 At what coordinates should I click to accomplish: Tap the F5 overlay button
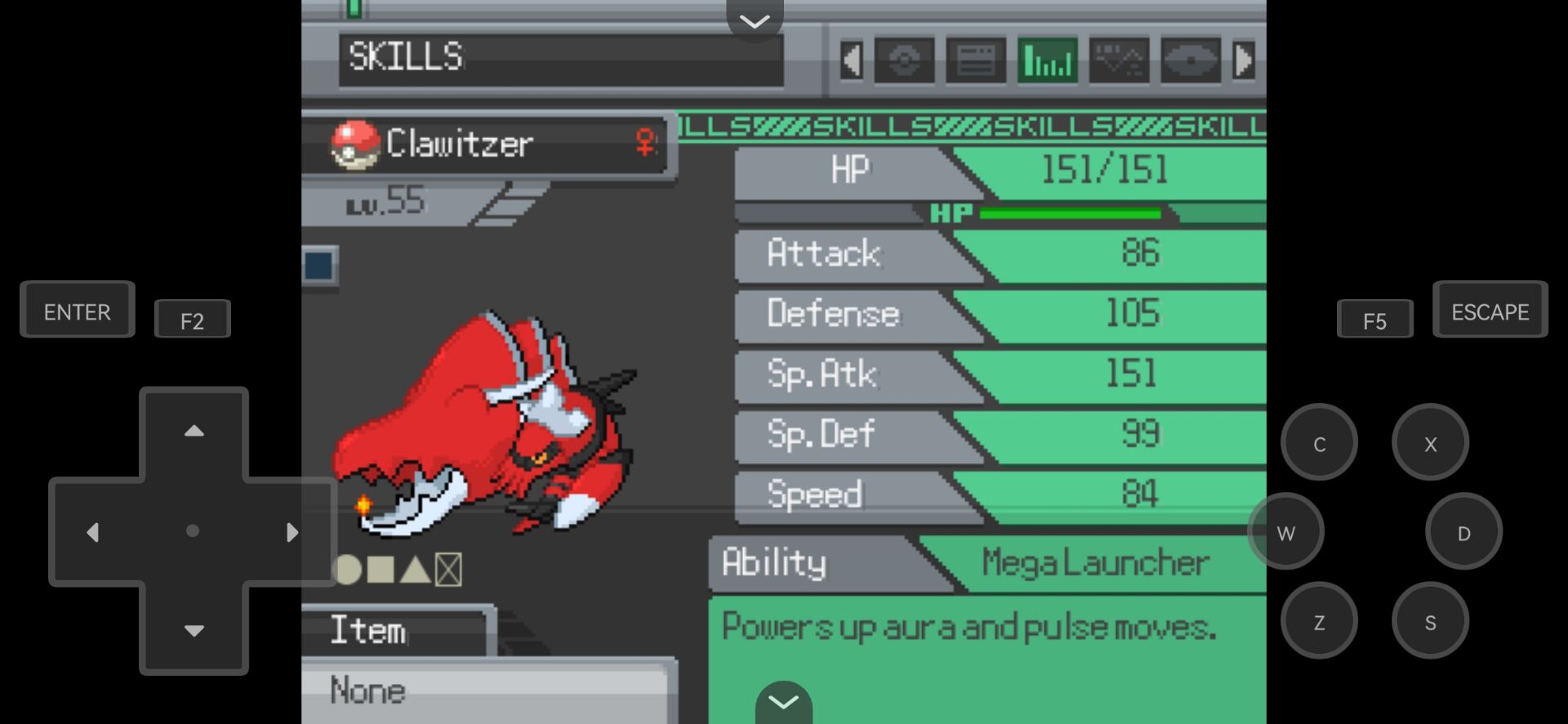pos(1374,320)
